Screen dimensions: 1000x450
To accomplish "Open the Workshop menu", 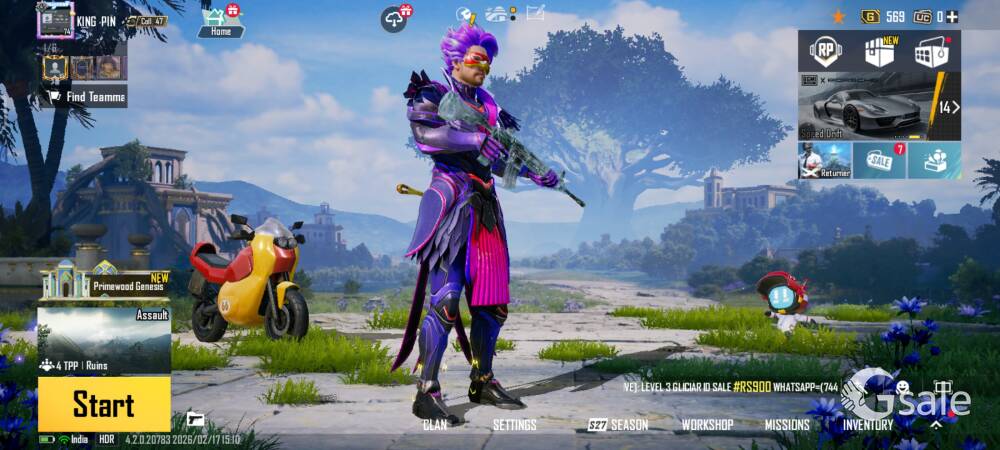I will click(x=707, y=425).
